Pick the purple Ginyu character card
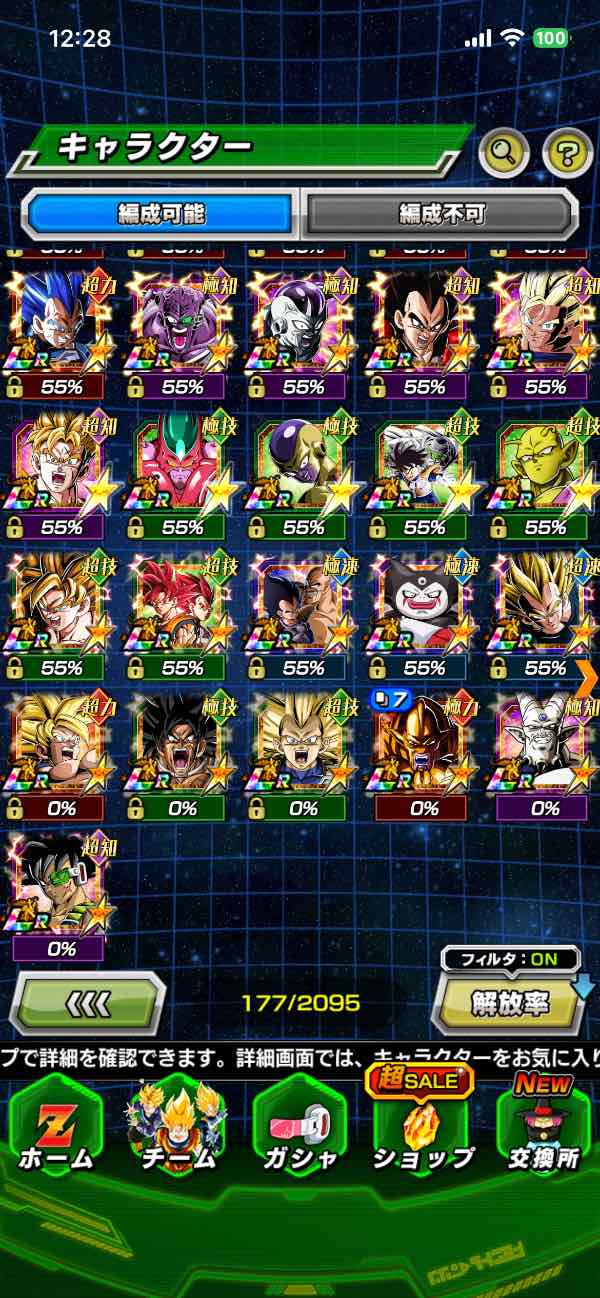 click(181, 323)
